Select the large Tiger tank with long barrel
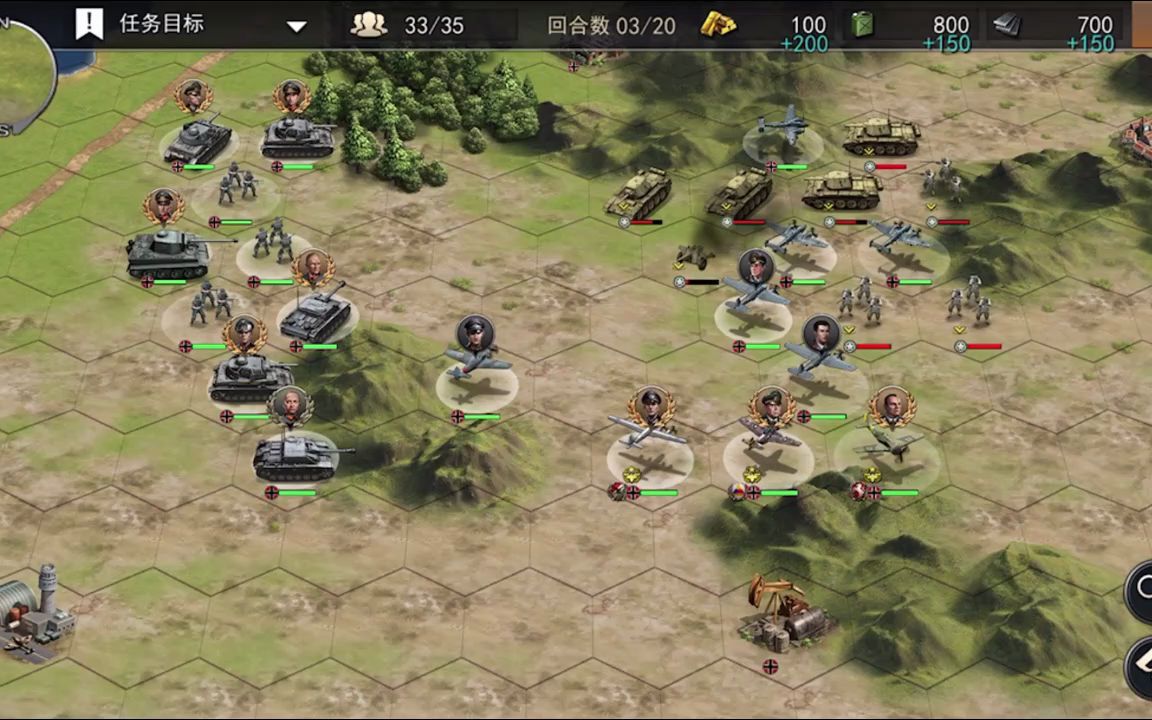1152x720 pixels. [169, 253]
